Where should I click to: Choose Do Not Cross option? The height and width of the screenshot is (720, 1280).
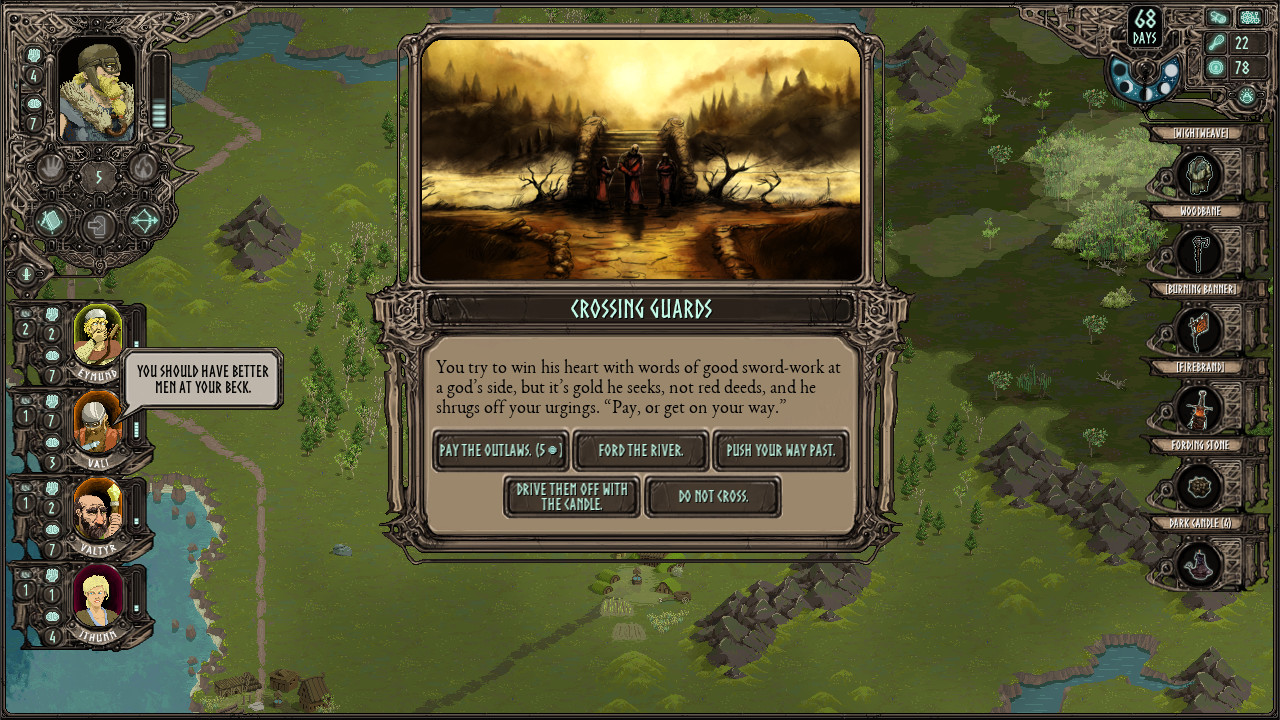(713, 497)
